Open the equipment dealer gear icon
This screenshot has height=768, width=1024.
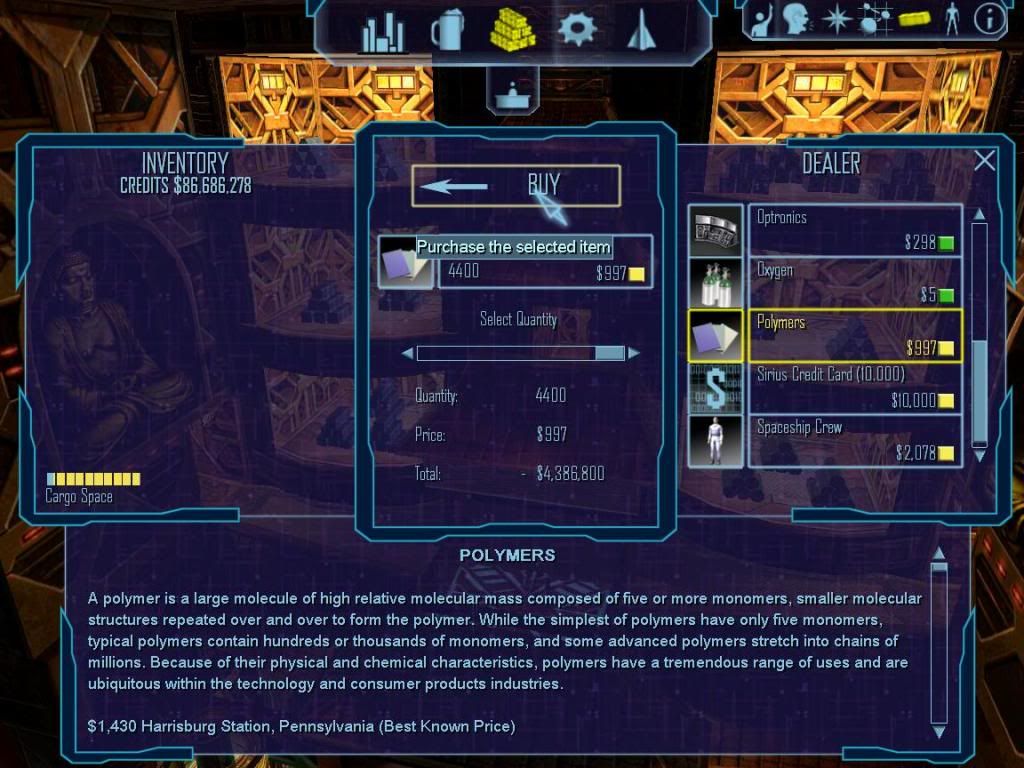coord(577,30)
